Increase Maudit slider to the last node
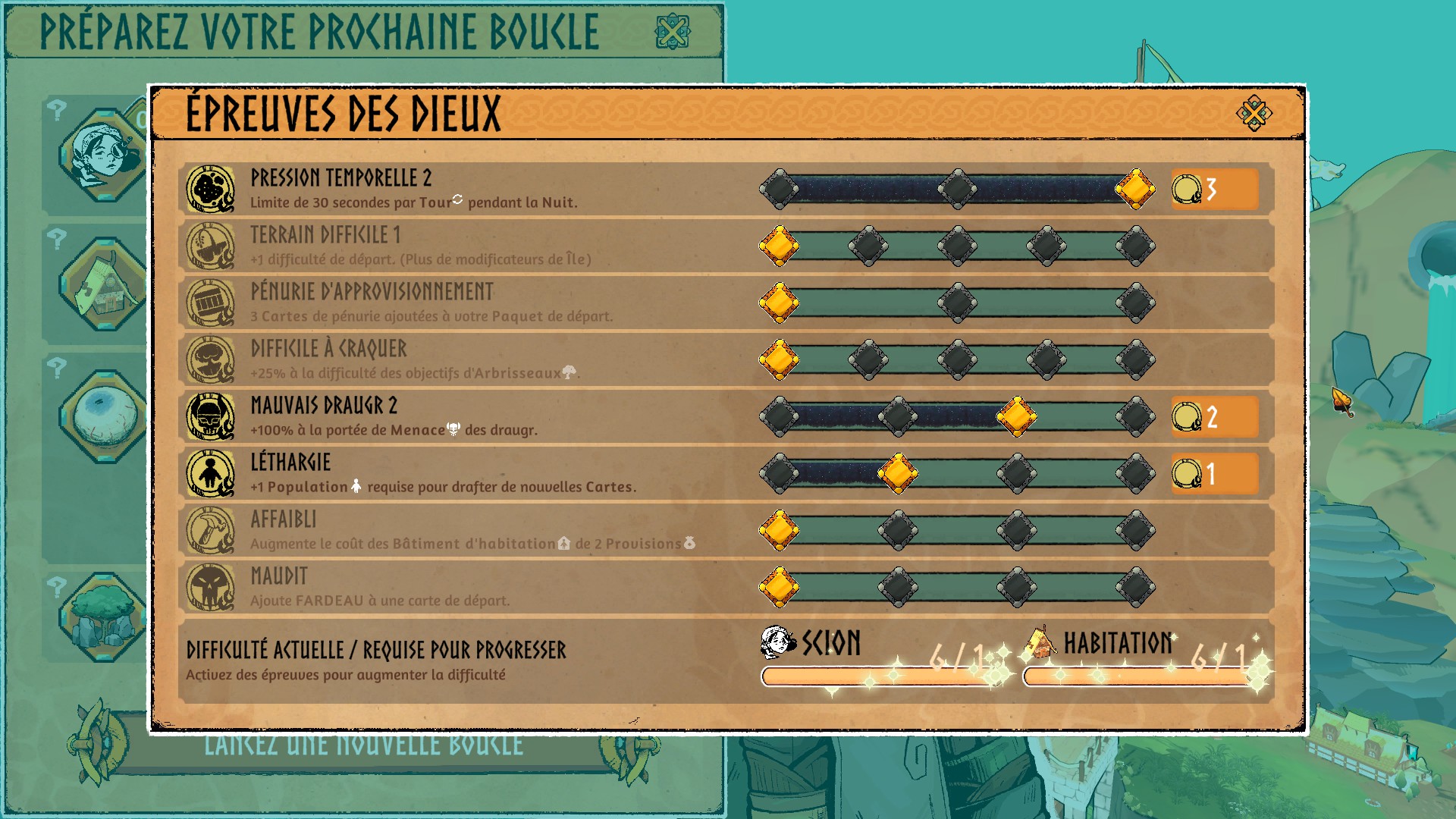 [1135, 587]
